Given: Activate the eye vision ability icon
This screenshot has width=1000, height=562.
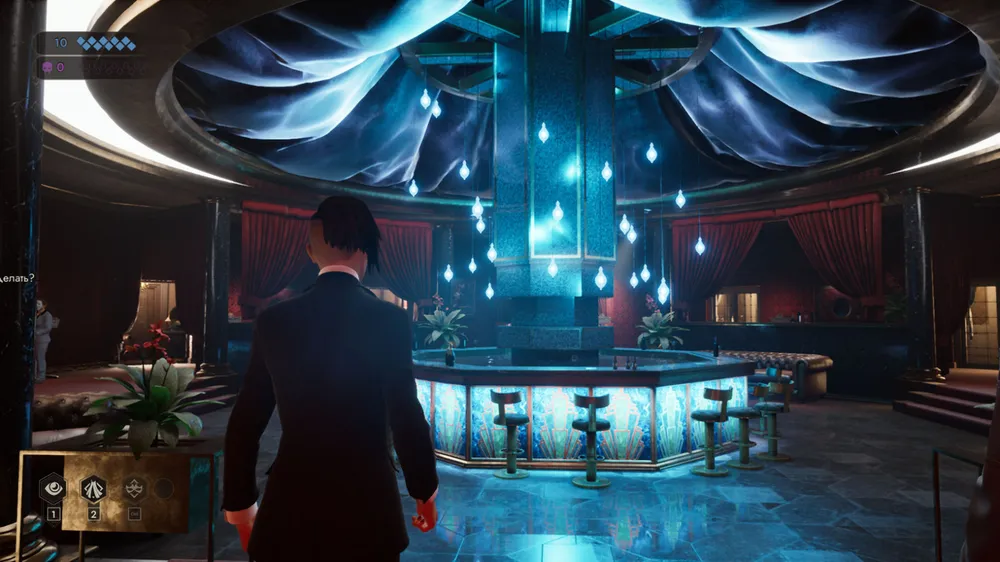Looking at the screenshot, I should tap(53, 488).
